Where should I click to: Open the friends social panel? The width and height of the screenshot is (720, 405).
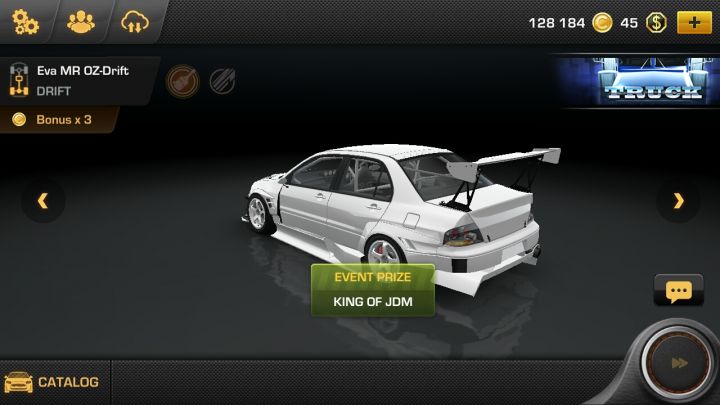(x=79, y=21)
